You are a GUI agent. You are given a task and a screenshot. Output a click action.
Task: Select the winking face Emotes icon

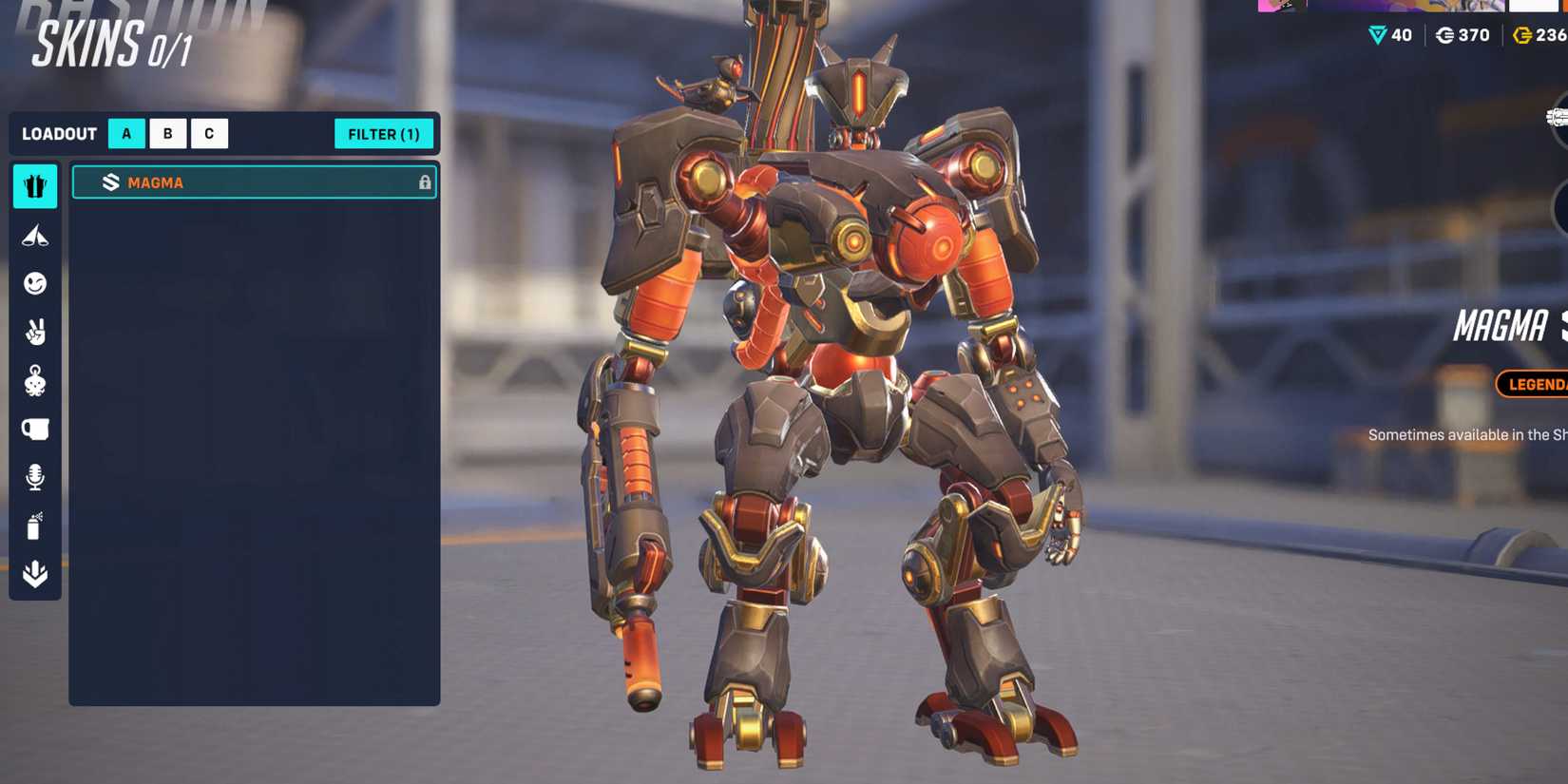click(35, 284)
